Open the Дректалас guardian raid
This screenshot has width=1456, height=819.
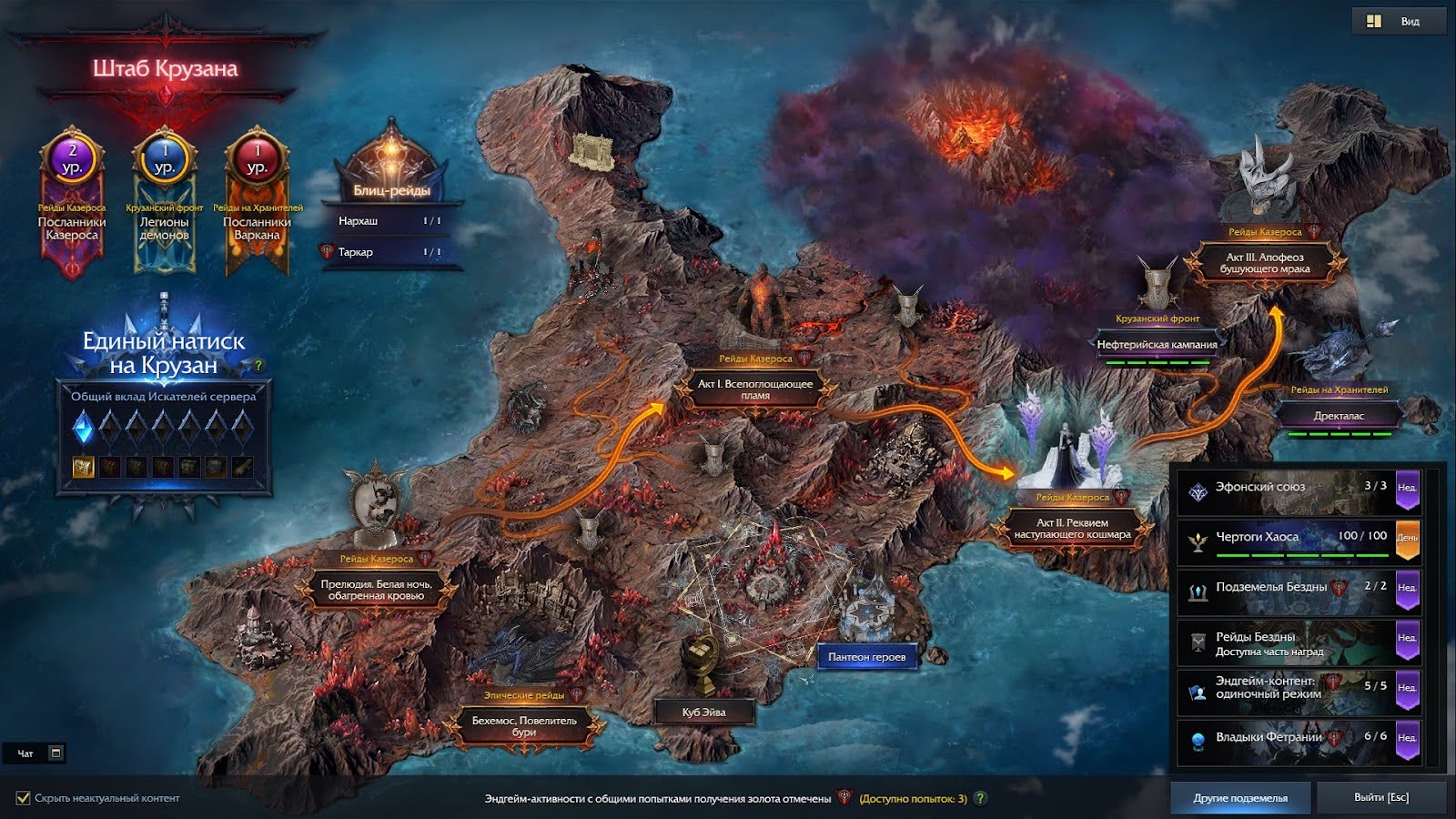click(1339, 416)
